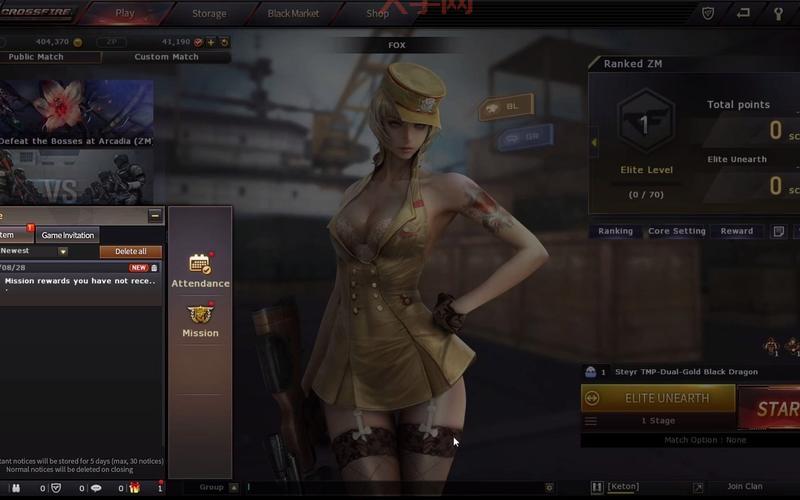Open the Mission panel
Image resolution: width=800 pixels, height=500 pixels.
(x=200, y=321)
